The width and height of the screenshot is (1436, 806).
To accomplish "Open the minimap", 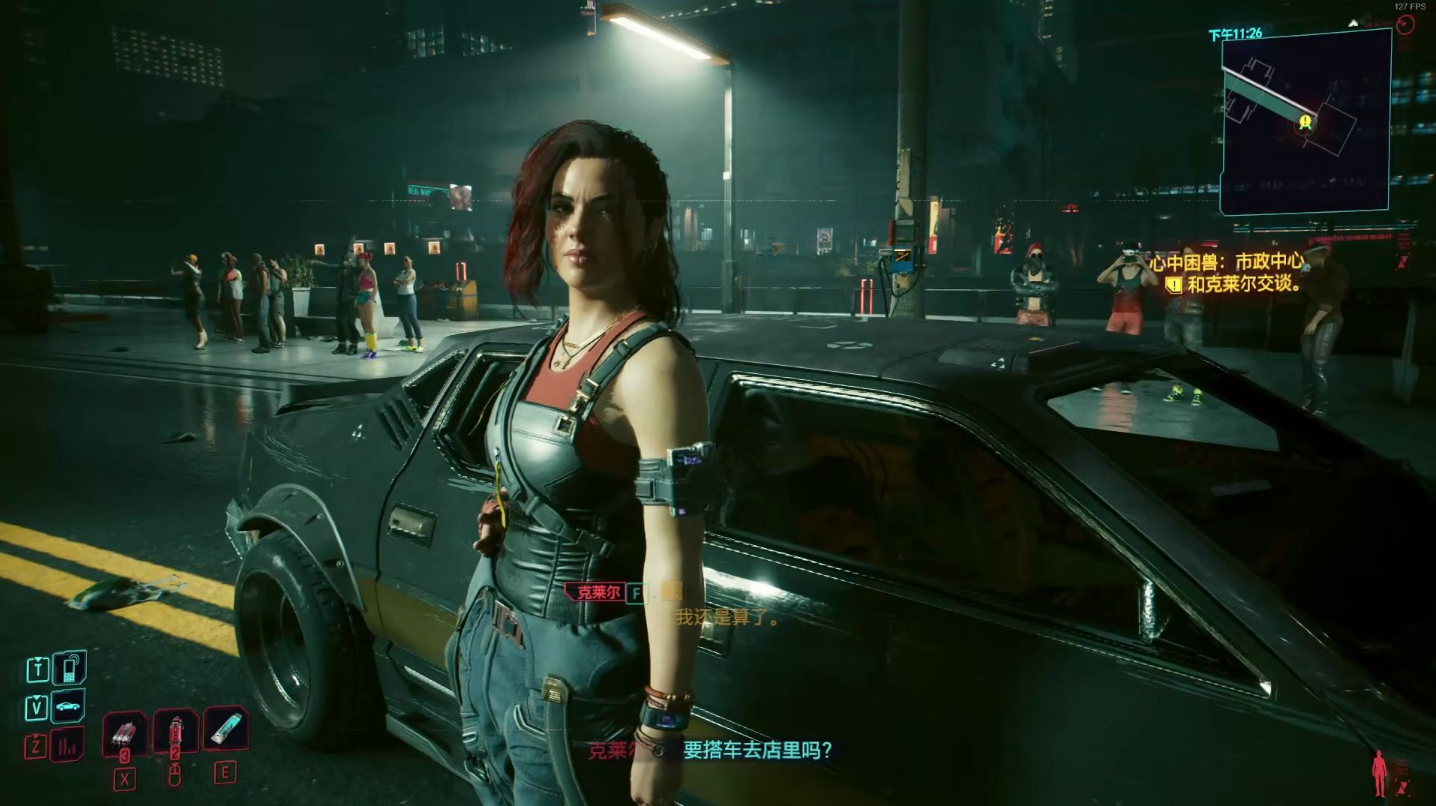I will click(x=1305, y=122).
